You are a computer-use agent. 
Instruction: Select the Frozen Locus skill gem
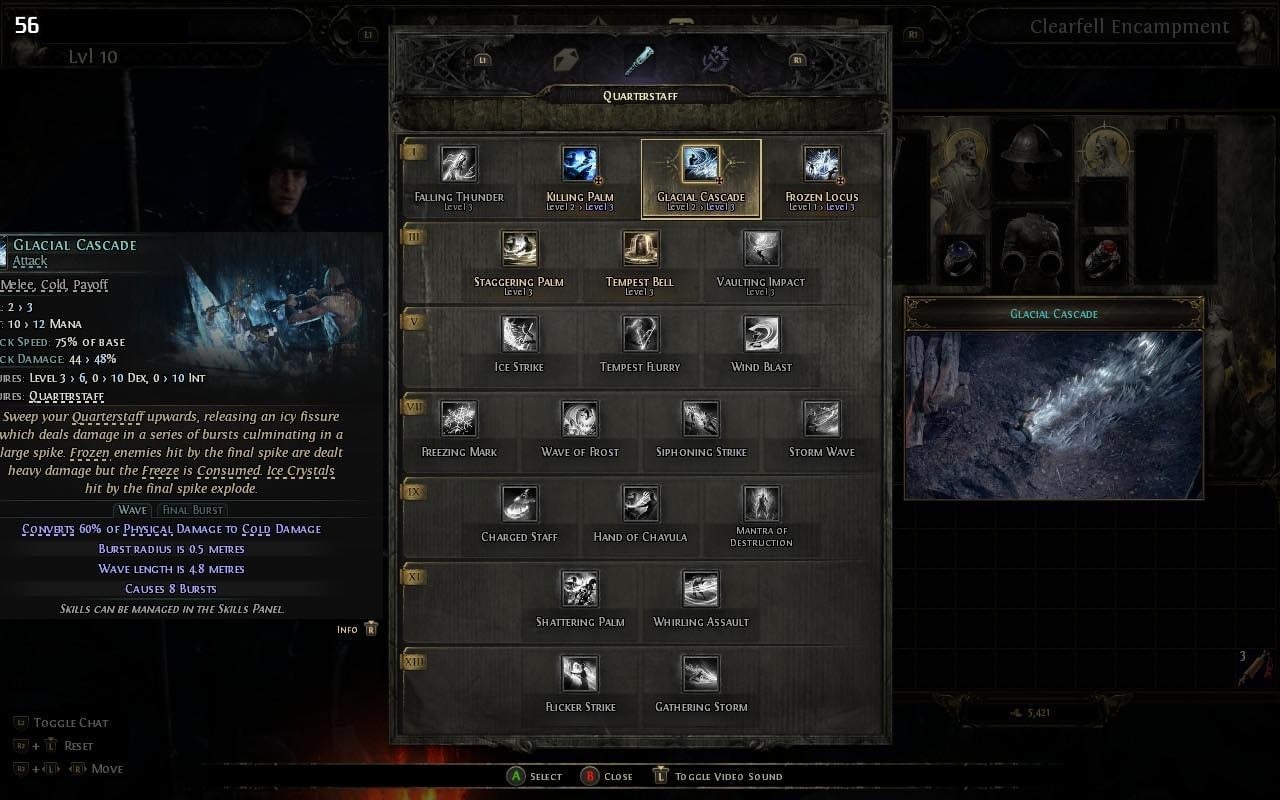(822, 164)
